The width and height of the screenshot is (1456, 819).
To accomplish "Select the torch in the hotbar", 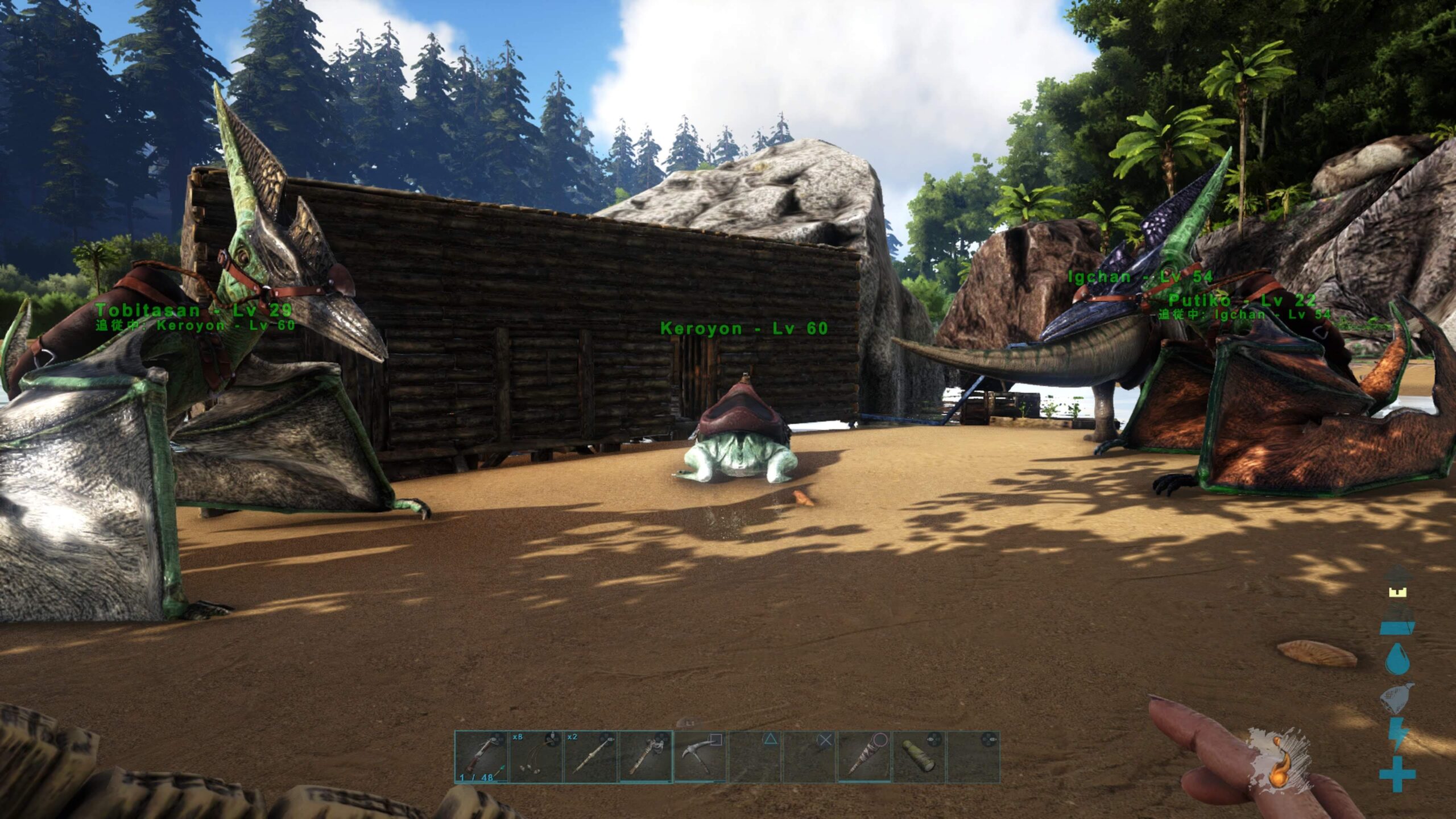I will (645, 757).
